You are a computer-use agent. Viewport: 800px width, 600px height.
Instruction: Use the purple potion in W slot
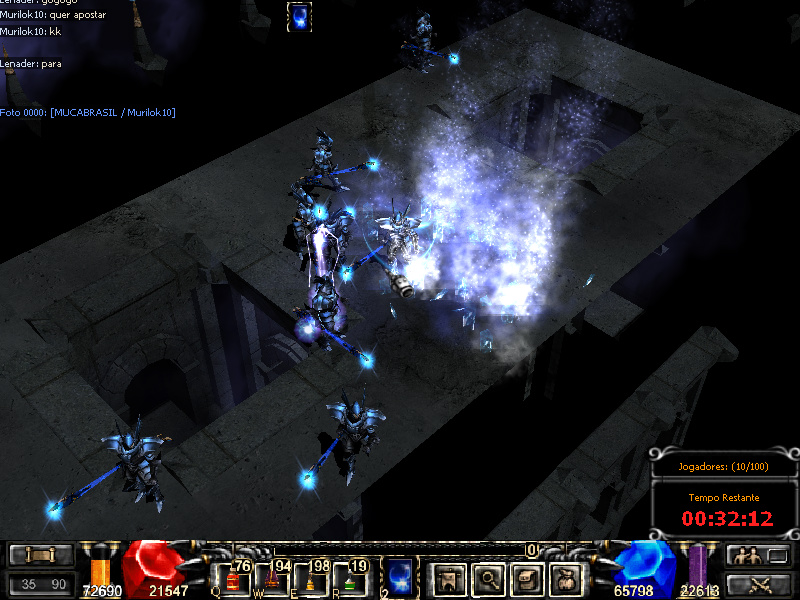pyautogui.click(x=271, y=579)
